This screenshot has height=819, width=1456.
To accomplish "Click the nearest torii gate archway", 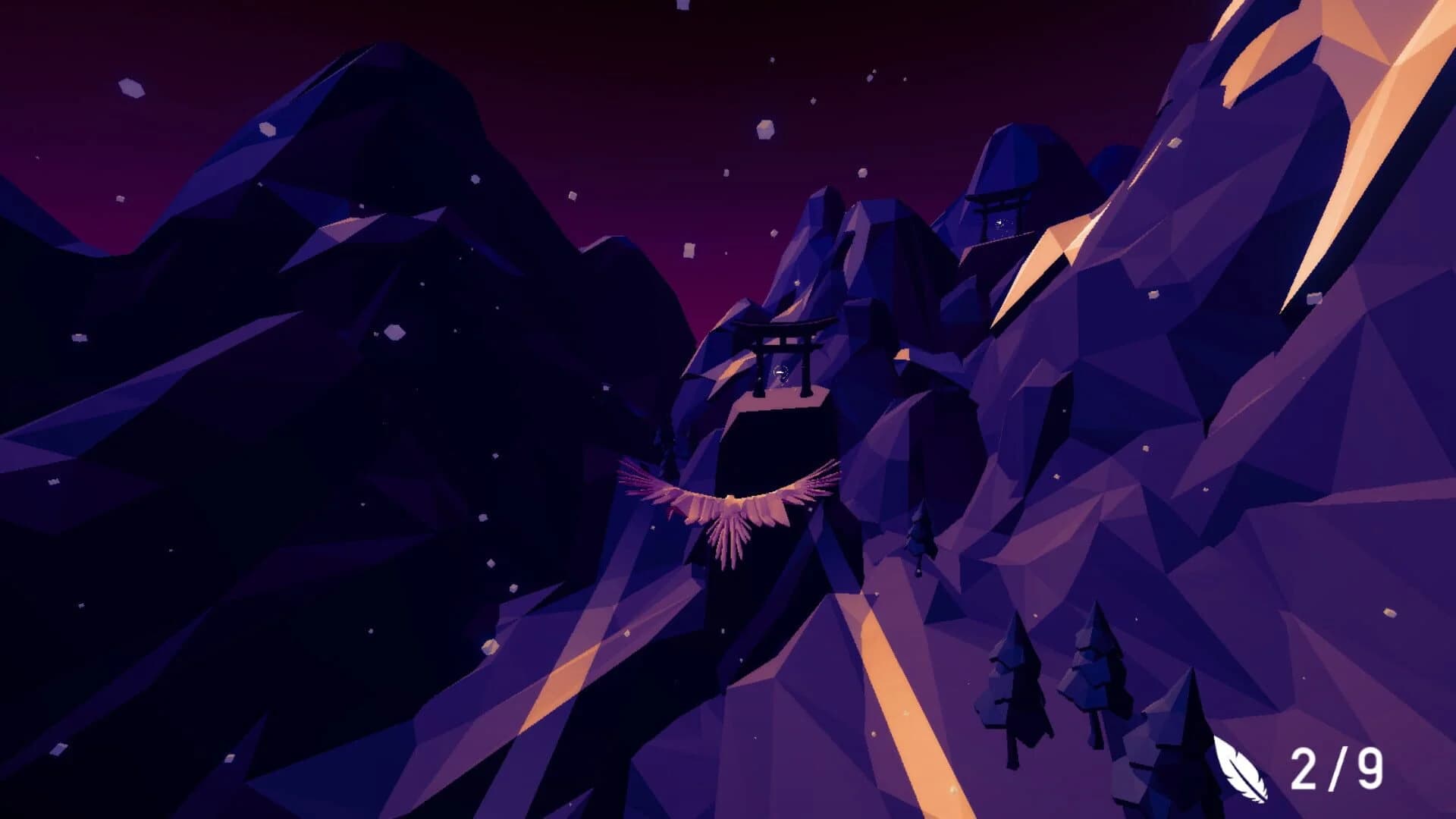I will (783, 326).
